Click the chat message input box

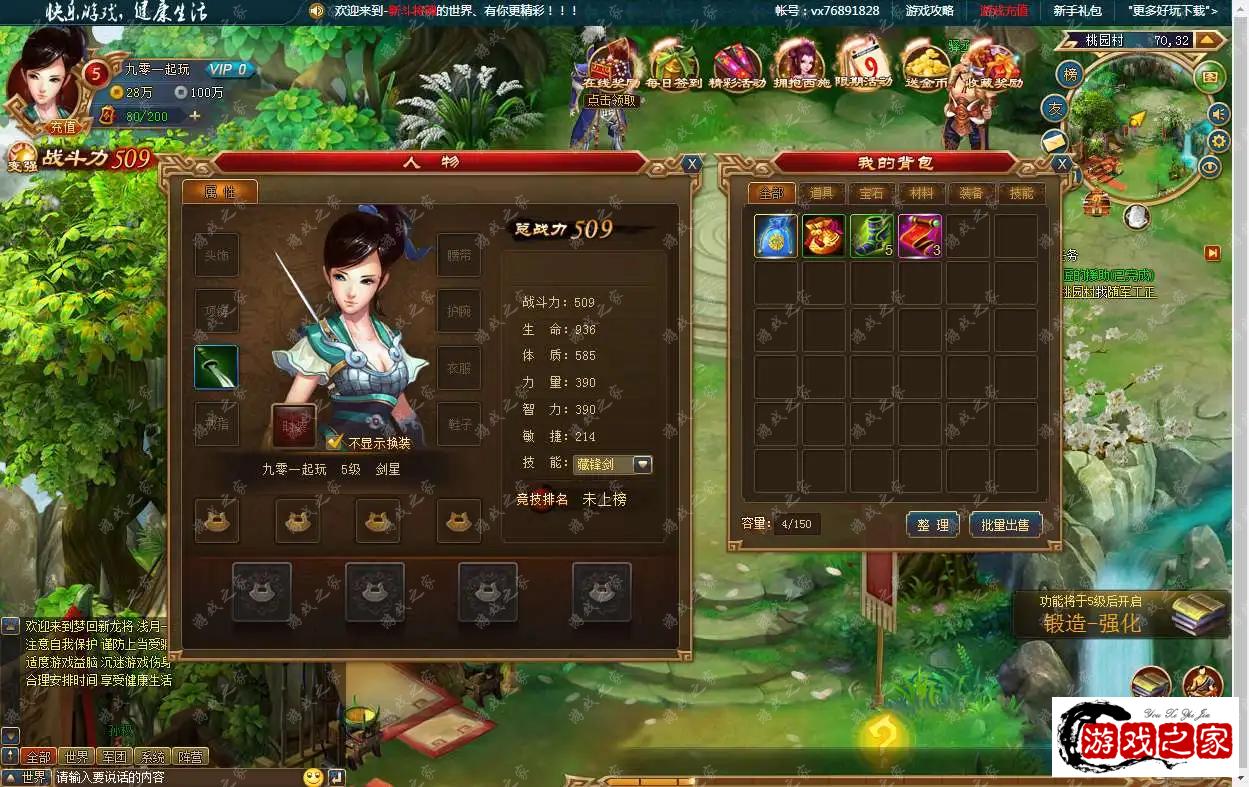(x=175, y=777)
